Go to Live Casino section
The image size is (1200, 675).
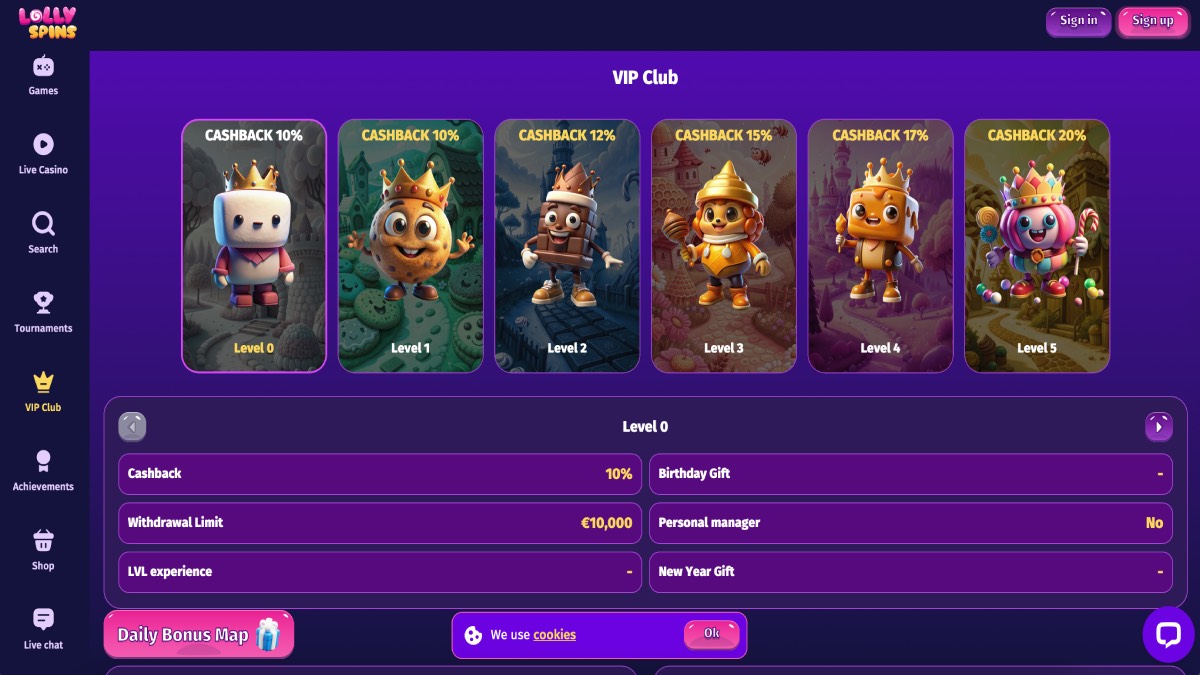coord(43,155)
